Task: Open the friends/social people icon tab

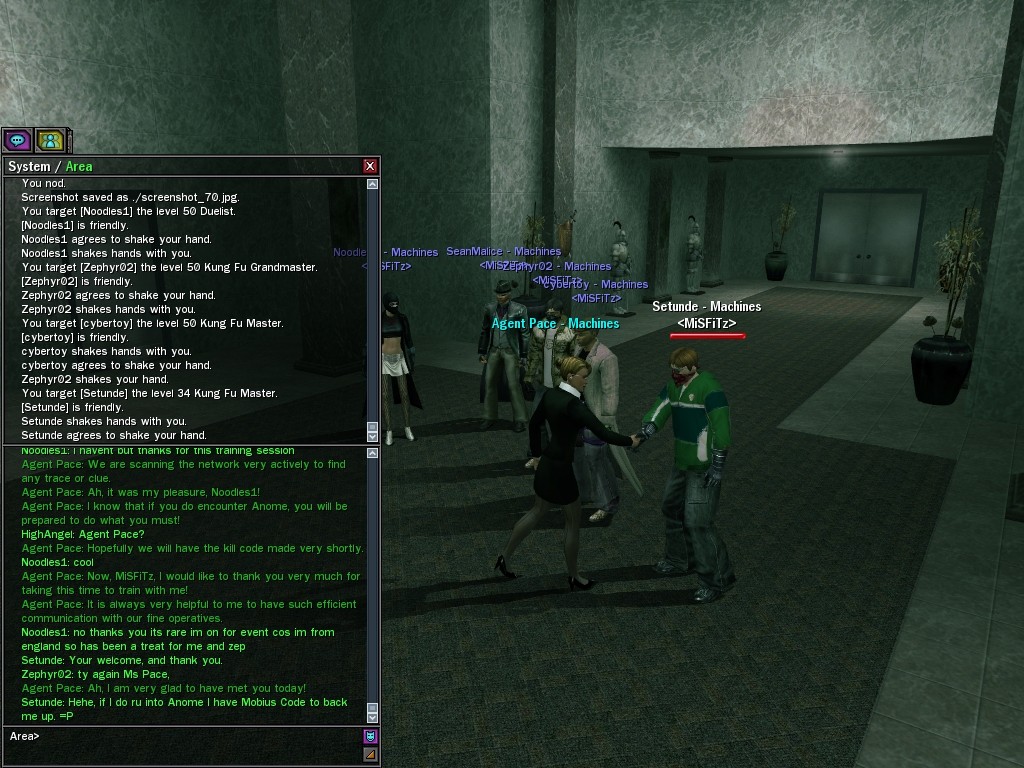Action: pos(50,141)
